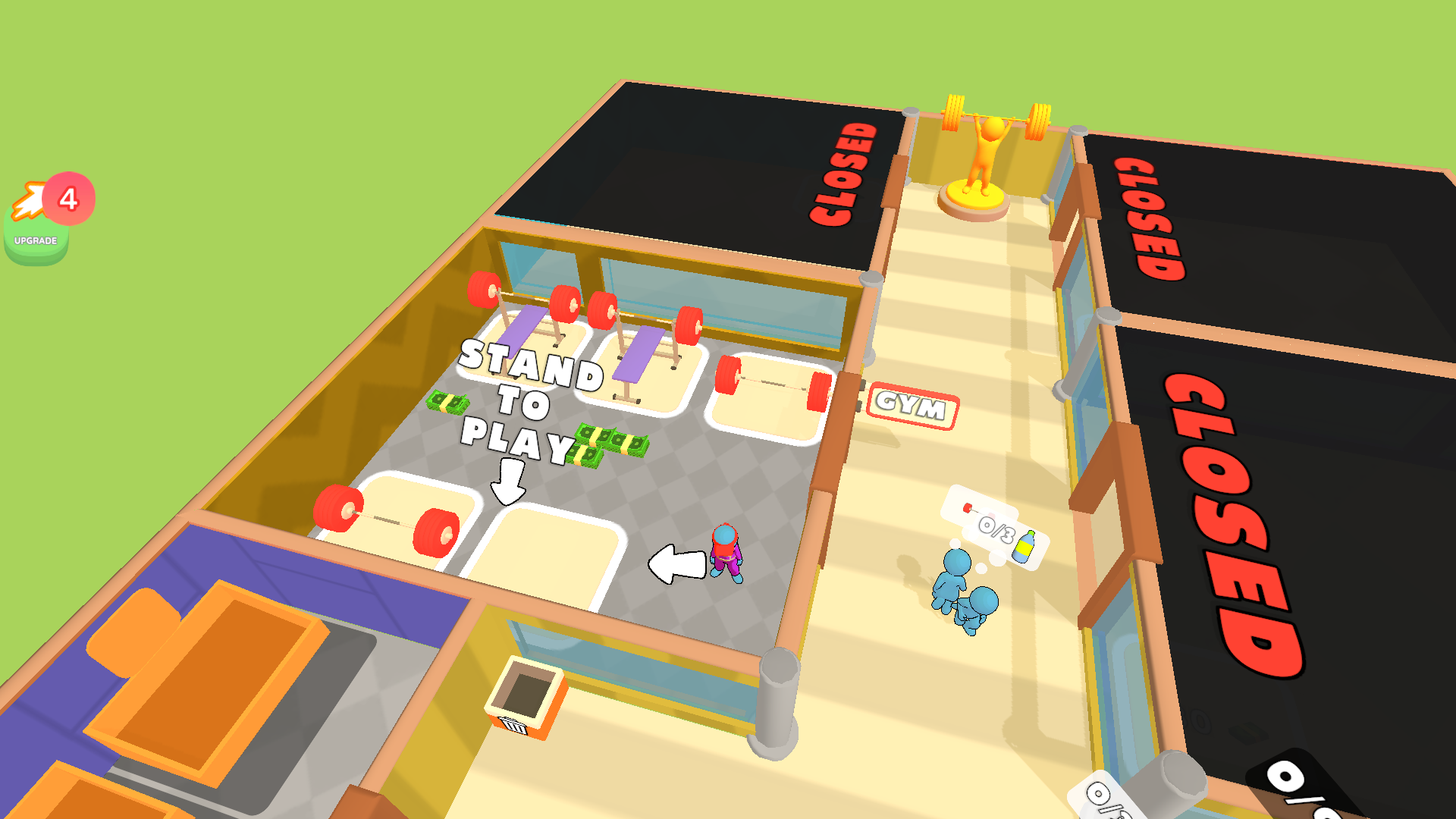Click the 0/3 tag at the bottom right
This screenshot has height=819, width=1456.
point(1325,794)
